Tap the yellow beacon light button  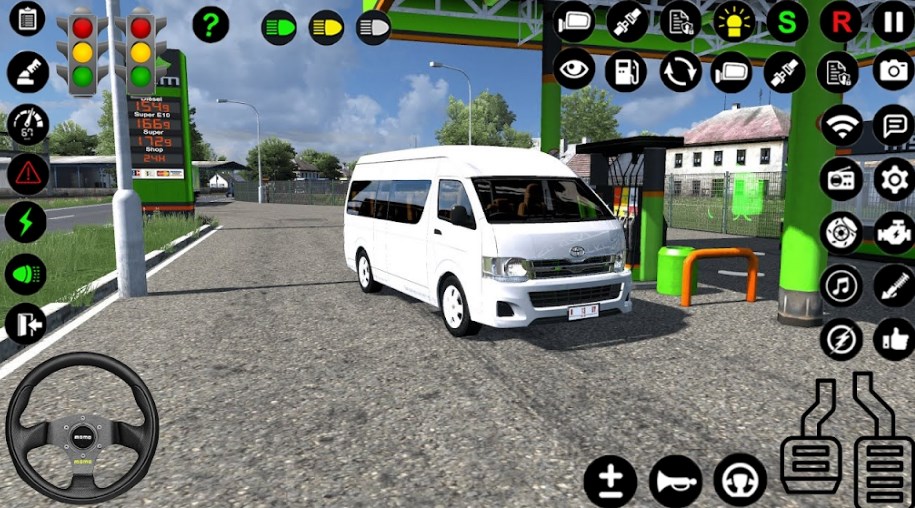coord(734,20)
